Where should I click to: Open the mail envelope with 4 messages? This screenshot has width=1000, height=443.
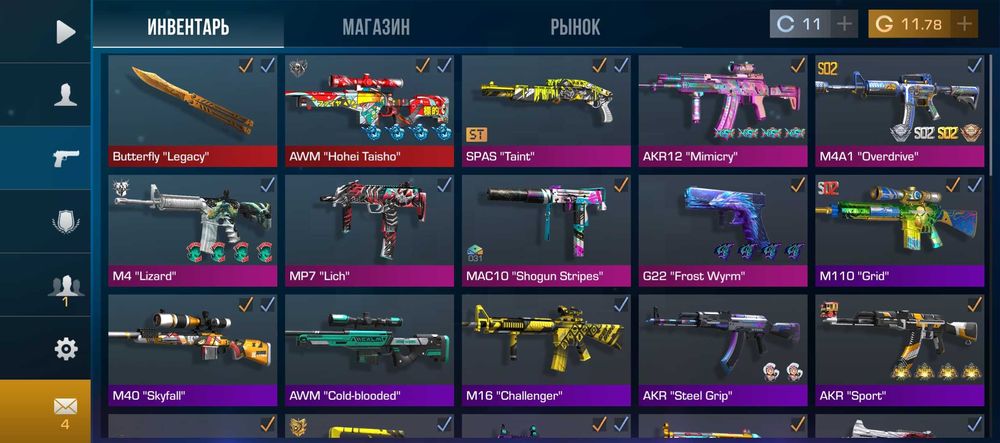[65, 410]
